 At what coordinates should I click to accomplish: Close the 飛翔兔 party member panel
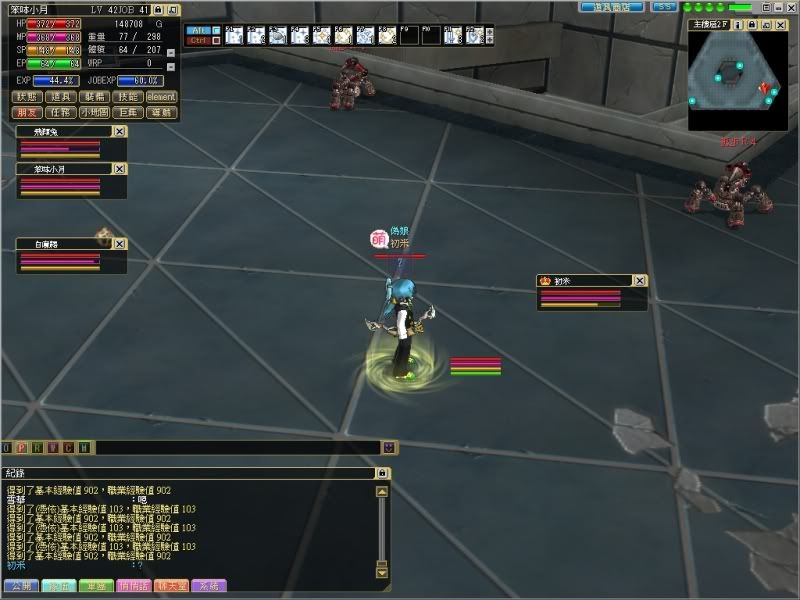pos(119,131)
